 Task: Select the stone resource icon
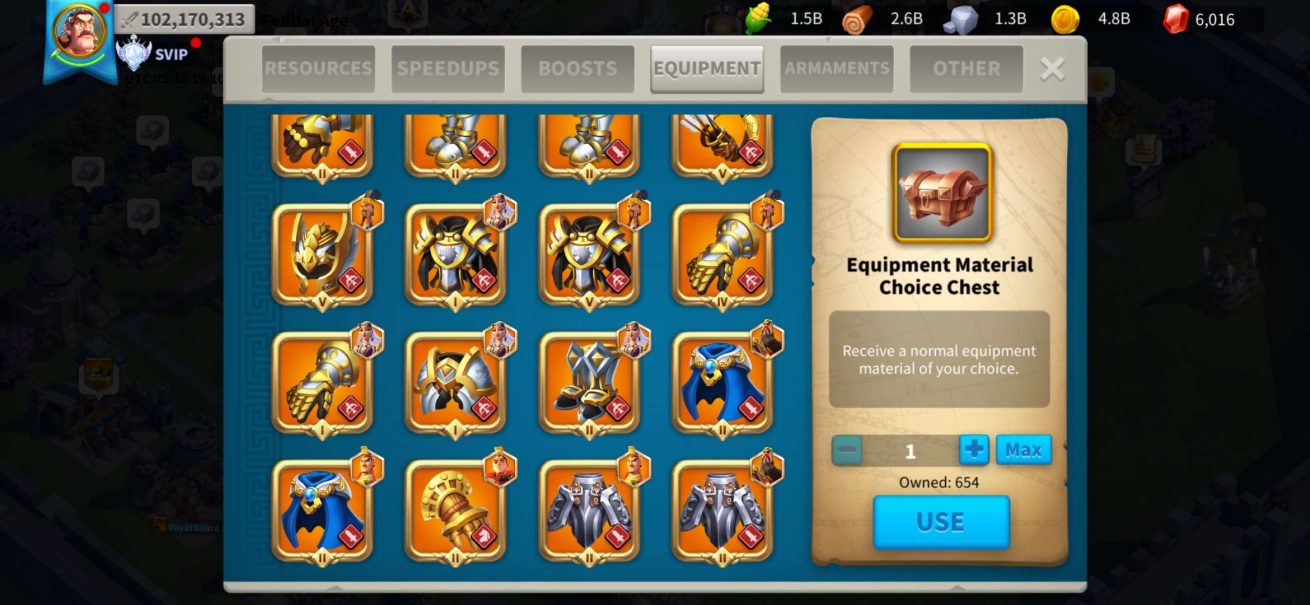point(960,19)
